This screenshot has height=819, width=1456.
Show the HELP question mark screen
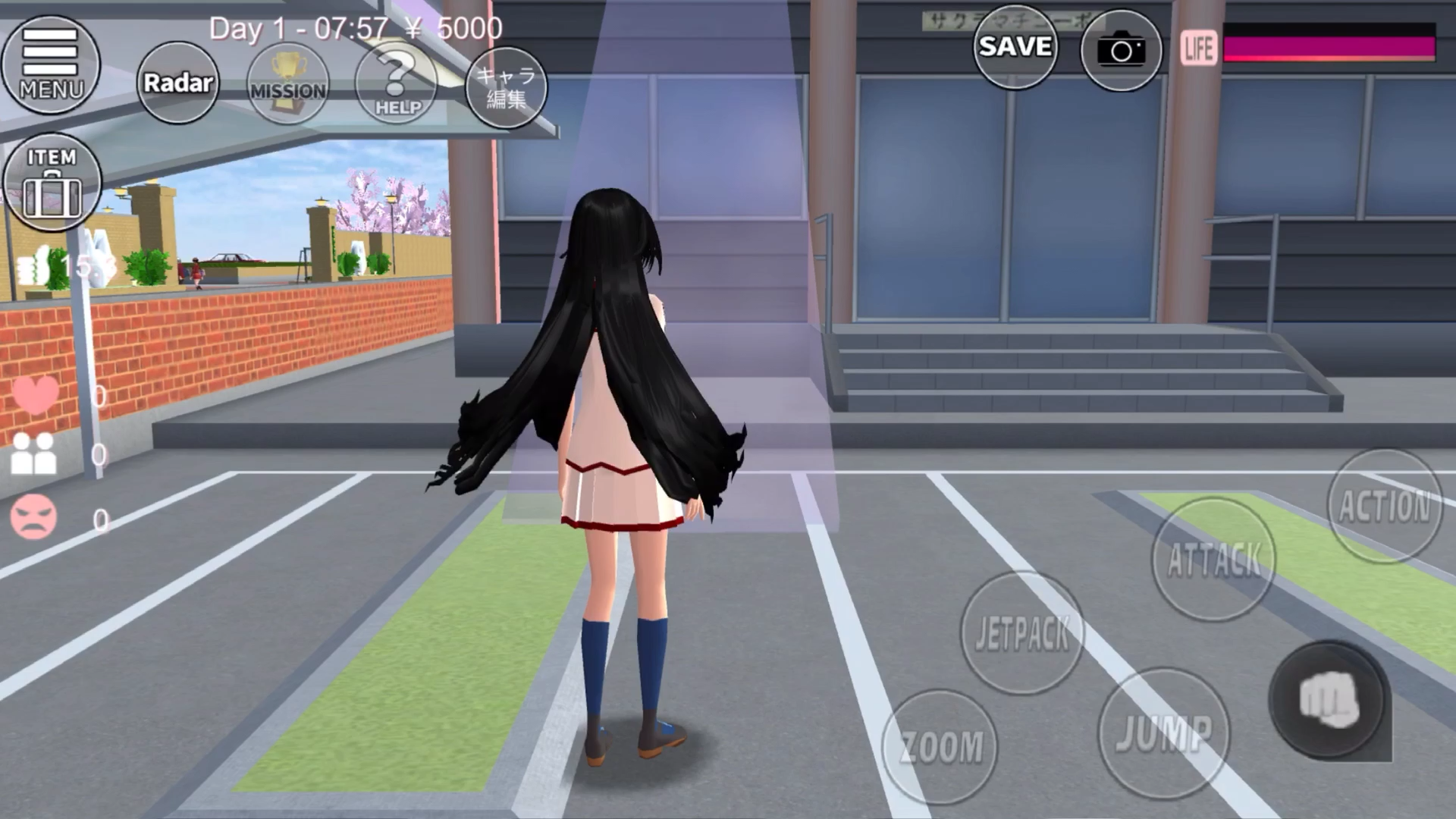click(397, 84)
